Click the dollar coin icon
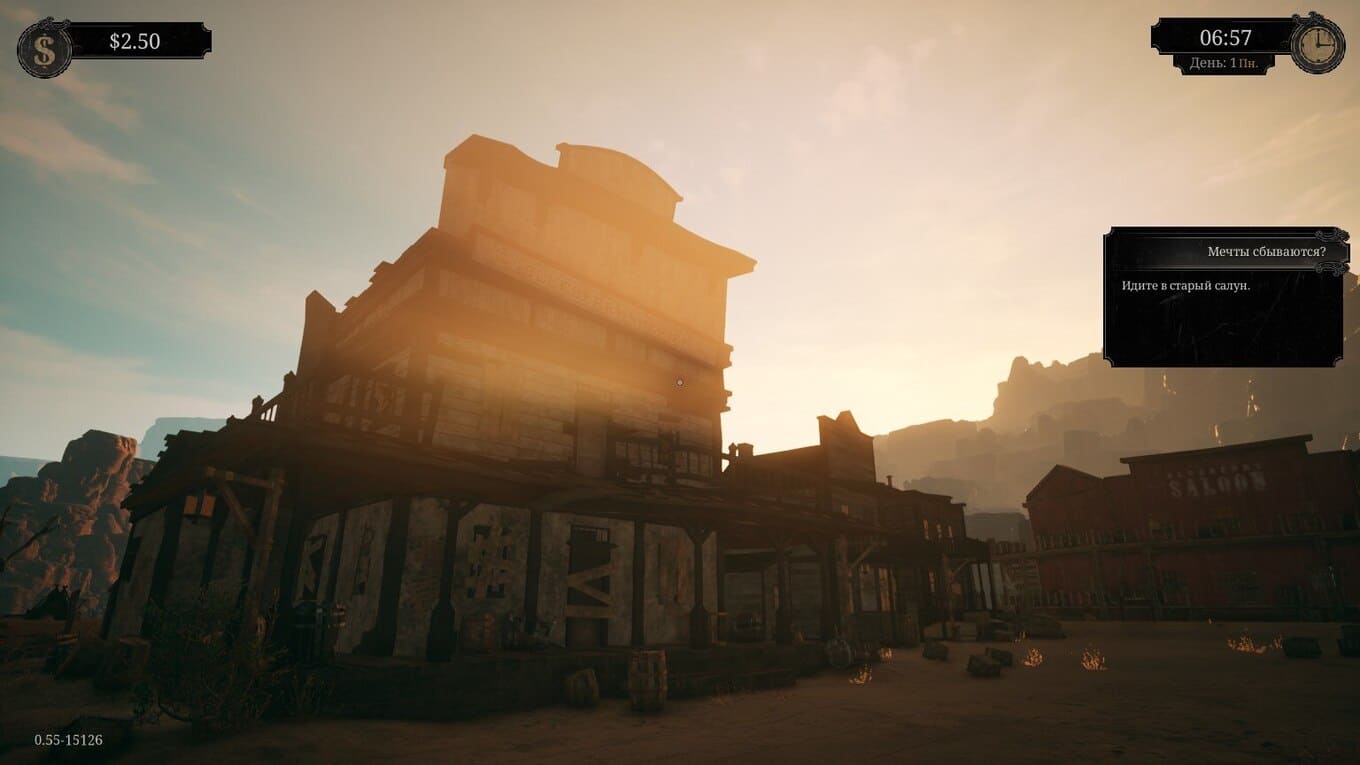Viewport: 1360px width, 765px height. (x=44, y=49)
